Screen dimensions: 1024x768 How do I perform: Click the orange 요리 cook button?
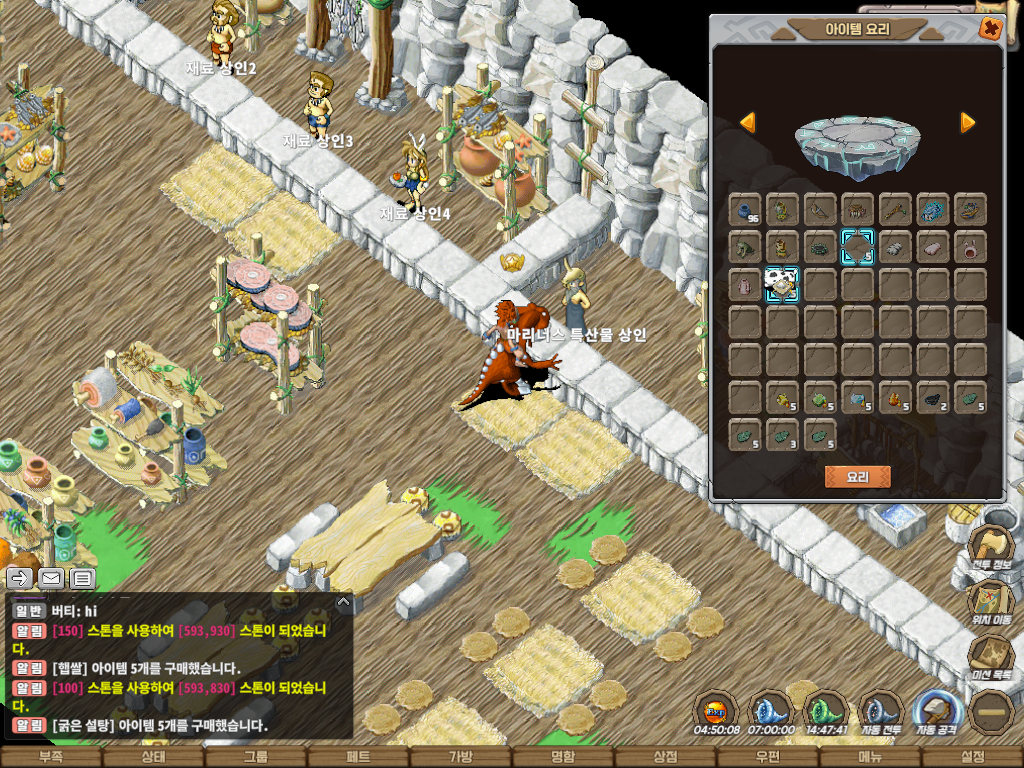[857, 477]
